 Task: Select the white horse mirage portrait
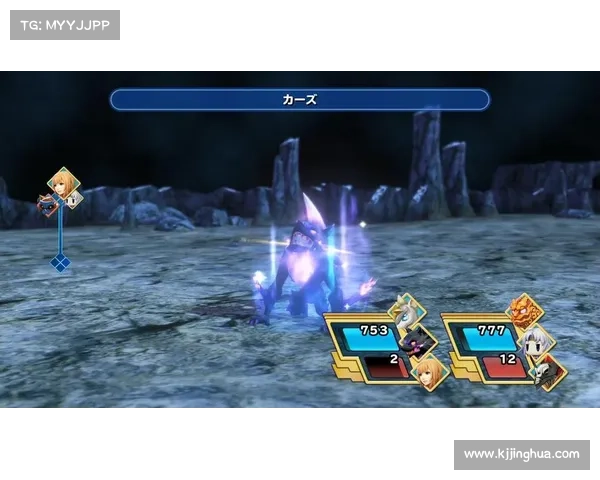[x=405, y=311]
